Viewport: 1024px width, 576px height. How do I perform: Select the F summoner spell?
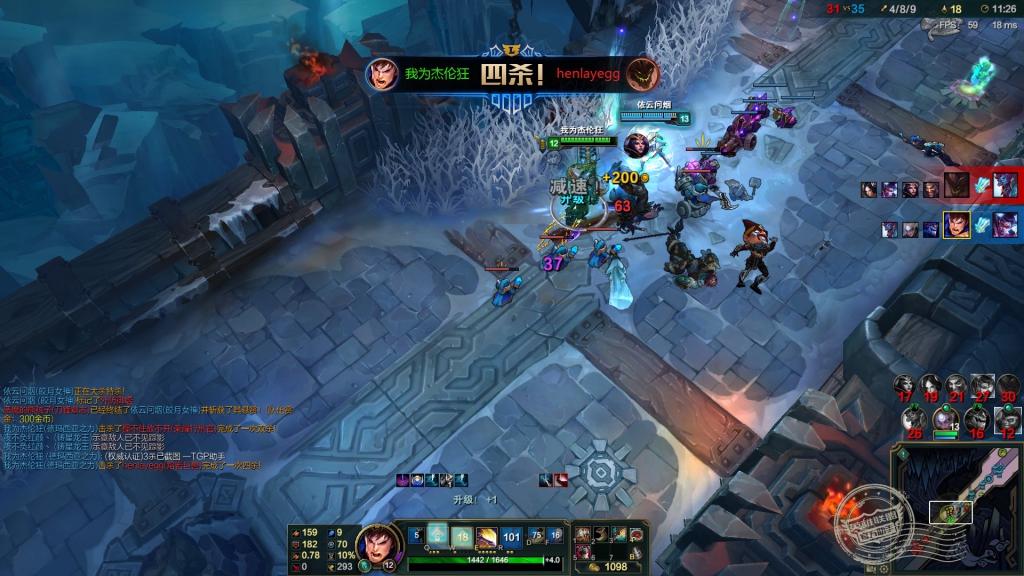(x=556, y=534)
